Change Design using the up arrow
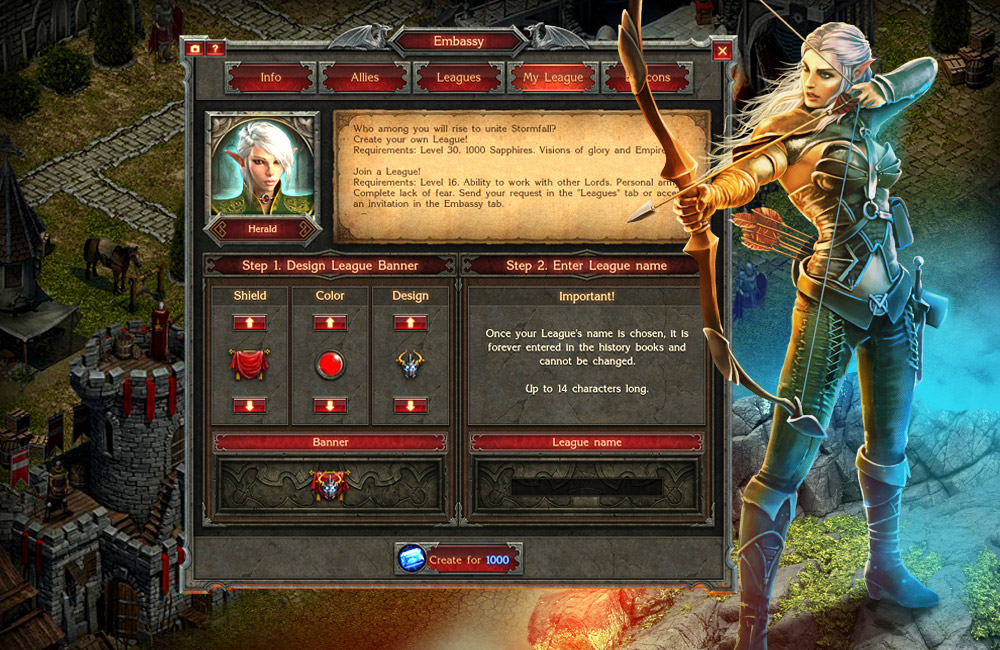This screenshot has height=650, width=1000. tap(410, 322)
